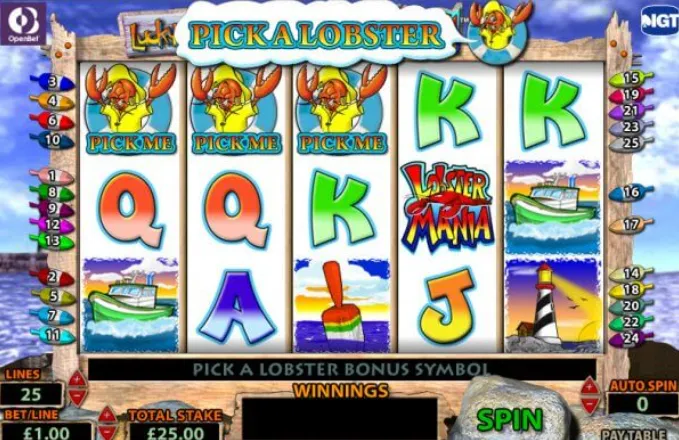Select the payline 25 buoy marker
The width and height of the screenshot is (679, 440).
(629, 142)
